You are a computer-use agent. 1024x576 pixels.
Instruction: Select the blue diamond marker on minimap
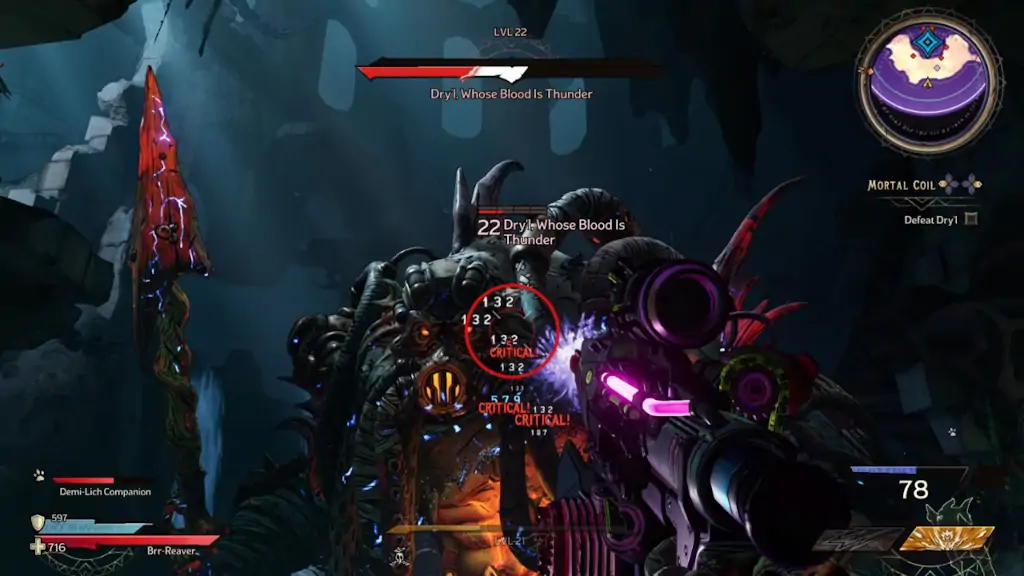[x=928, y=42]
